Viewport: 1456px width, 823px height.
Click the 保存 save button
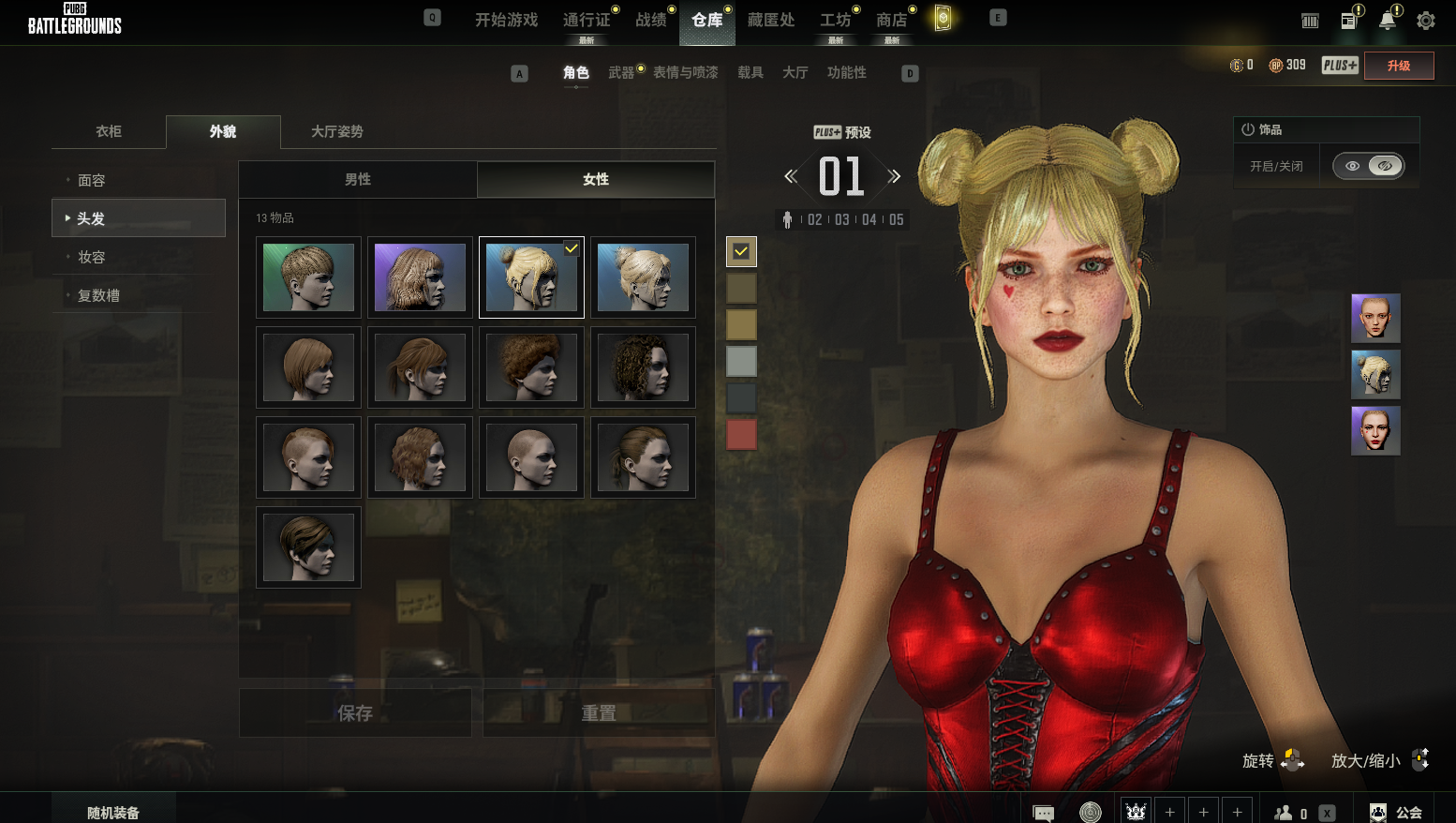click(355, 713)
